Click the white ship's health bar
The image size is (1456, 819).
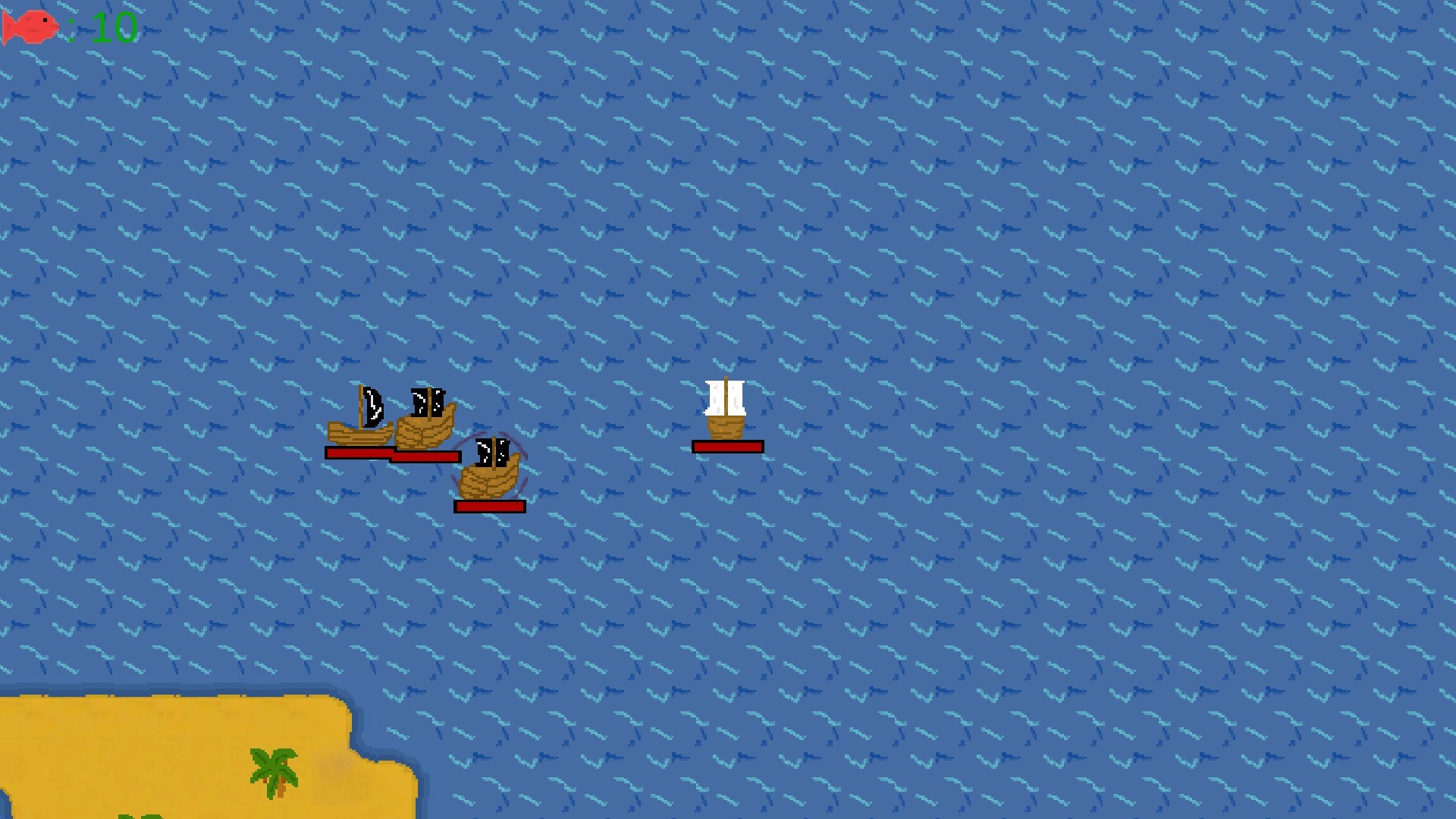click(726, 447)
